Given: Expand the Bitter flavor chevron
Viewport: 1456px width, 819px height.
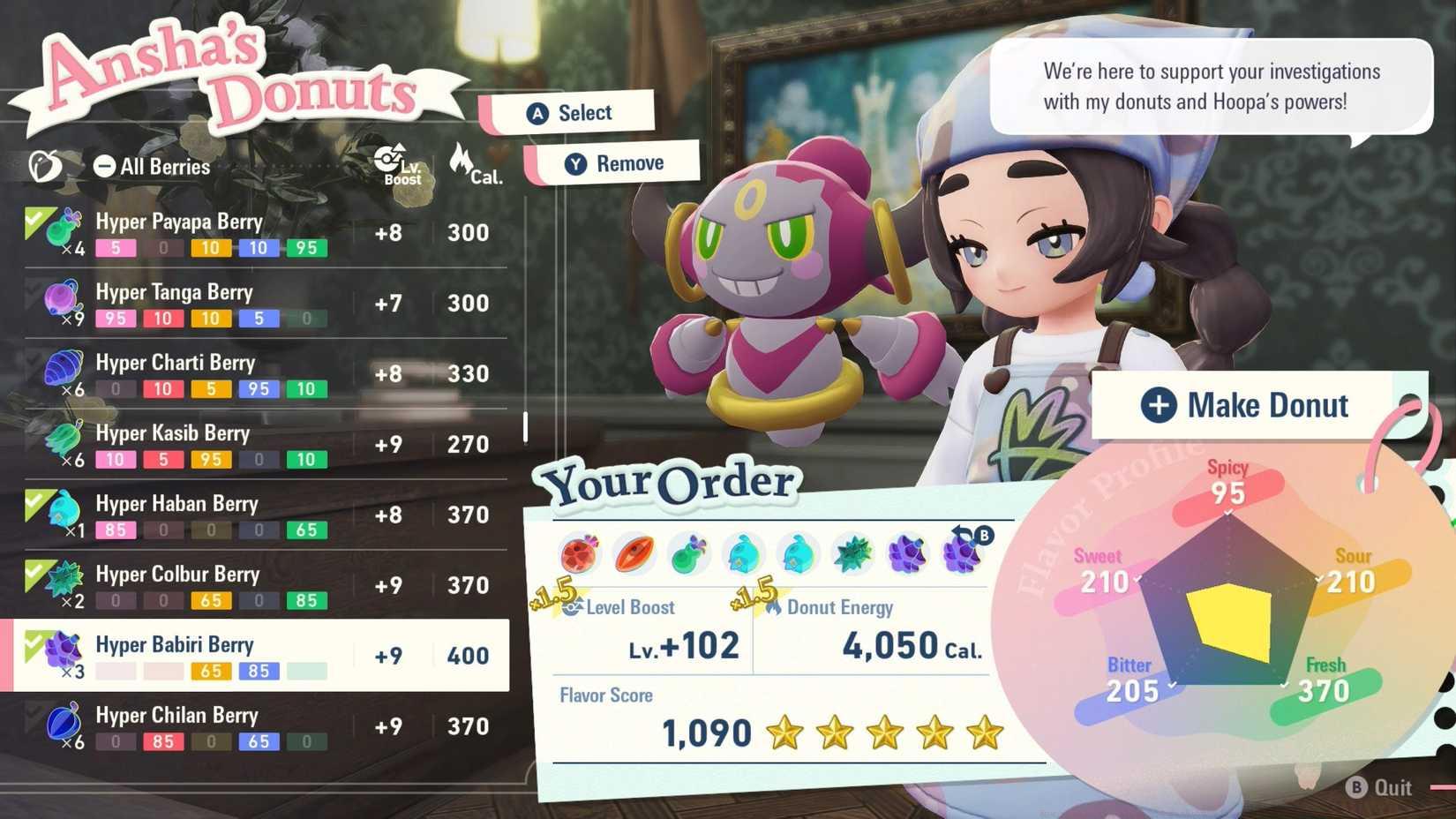Looking at the screenshot, I should point(1171,685).
